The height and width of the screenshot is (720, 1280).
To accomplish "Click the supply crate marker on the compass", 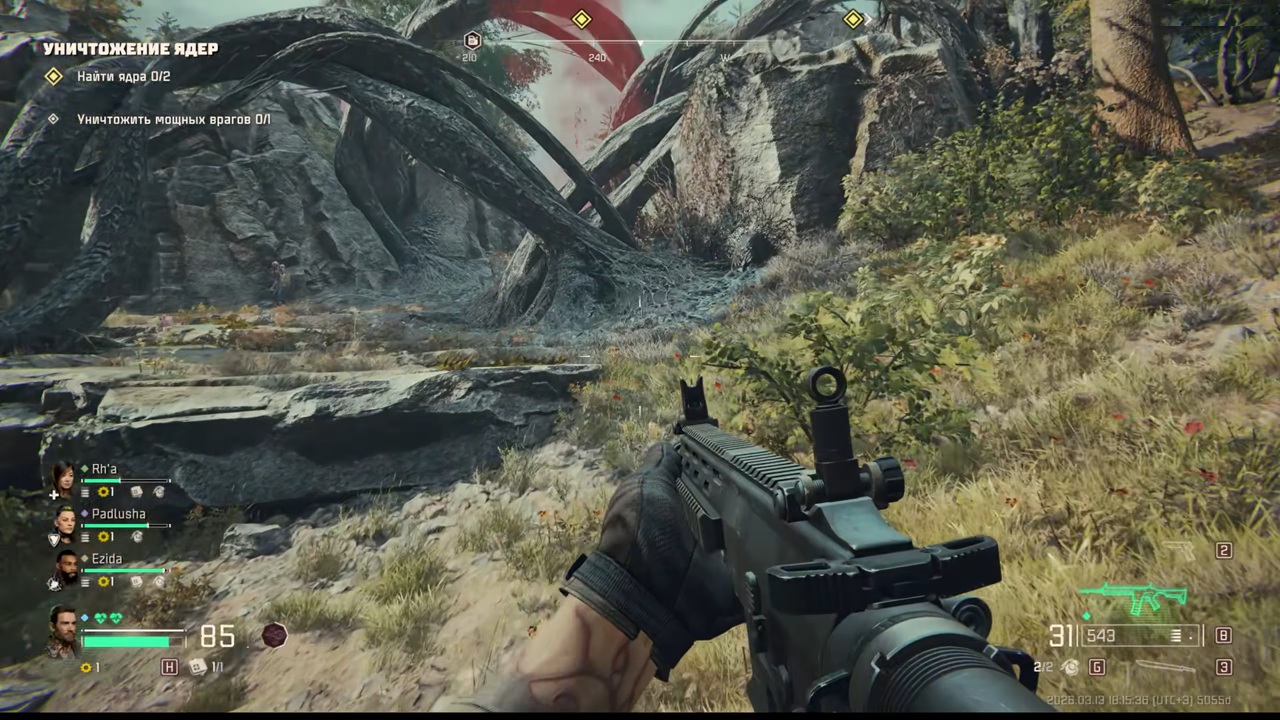I will coord(472,40).
